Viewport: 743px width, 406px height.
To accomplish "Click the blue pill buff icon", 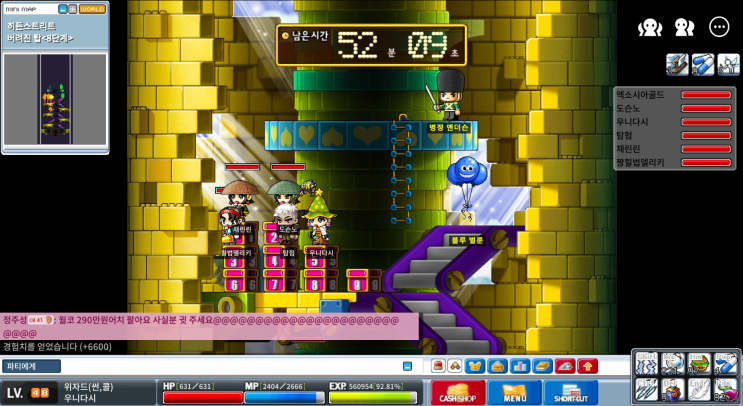I will pos(703,65).
